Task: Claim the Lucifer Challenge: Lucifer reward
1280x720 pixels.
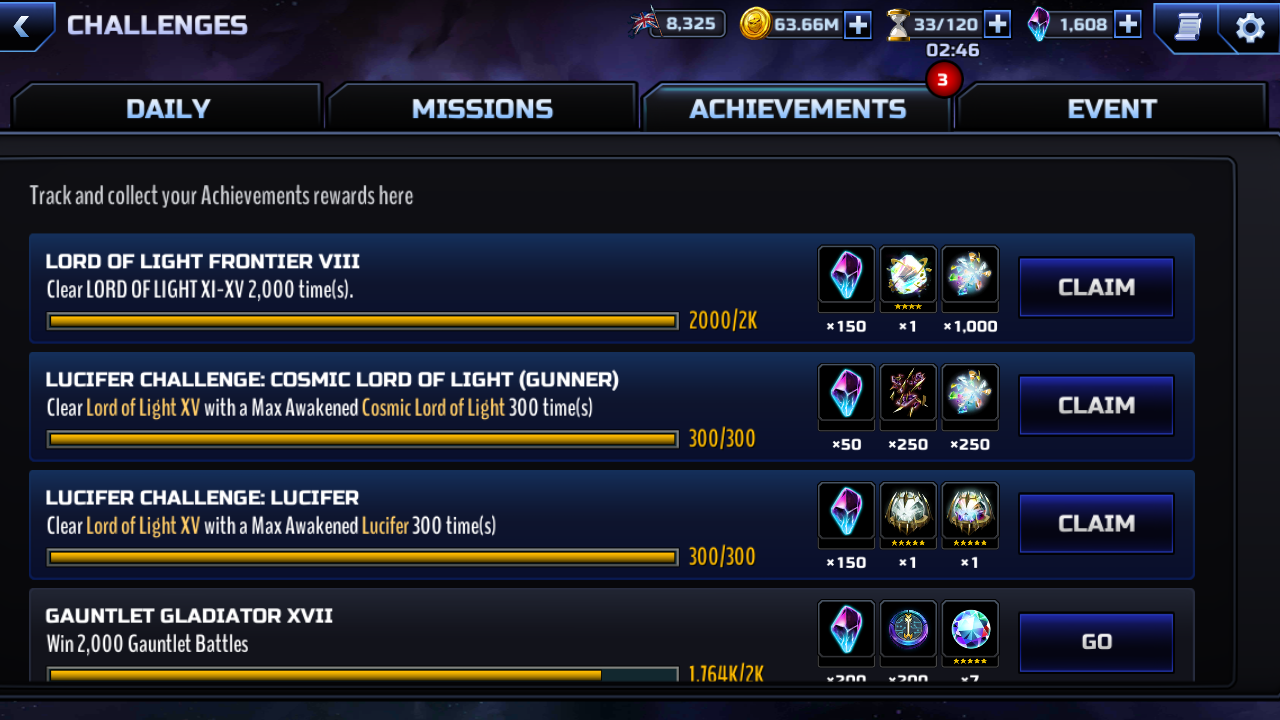Action: (x=1096, y=523)
